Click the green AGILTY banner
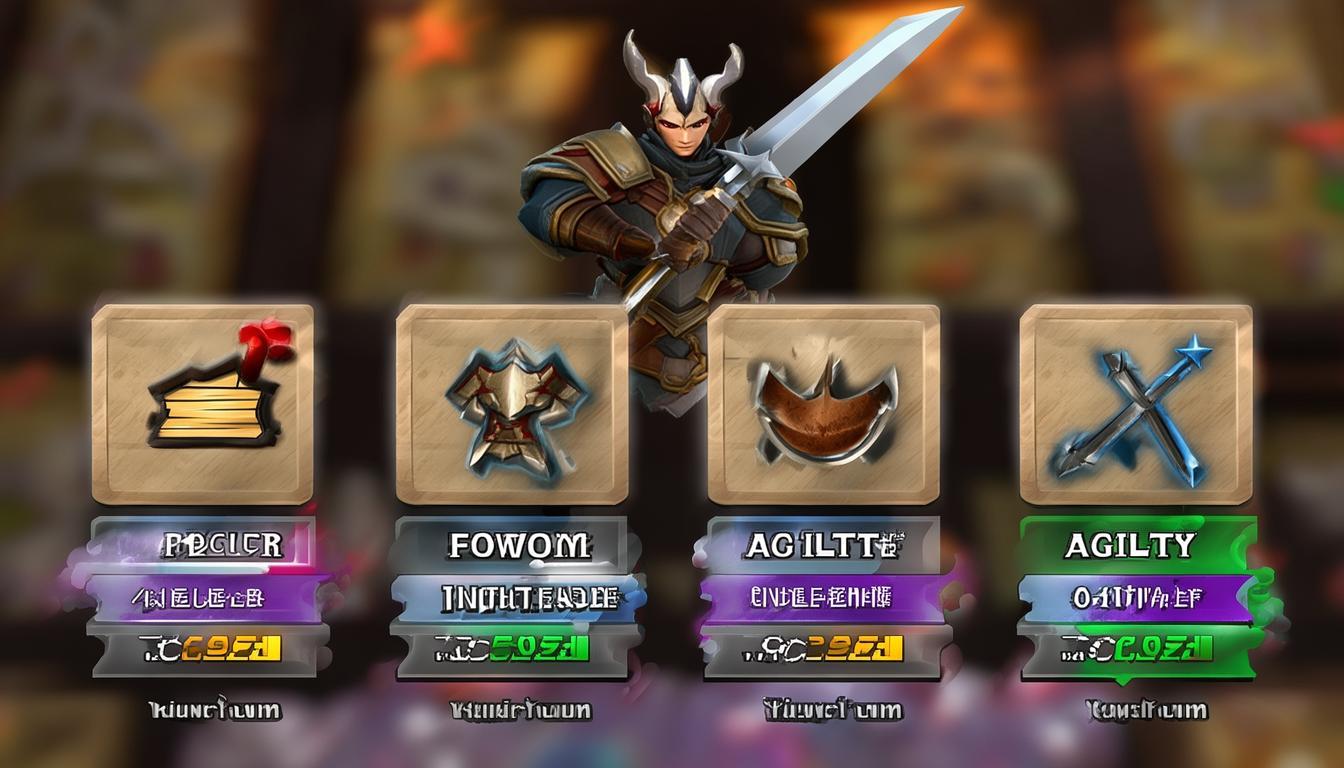Viewport: 1344px width, 768px height. click(x=1135, y=545)
